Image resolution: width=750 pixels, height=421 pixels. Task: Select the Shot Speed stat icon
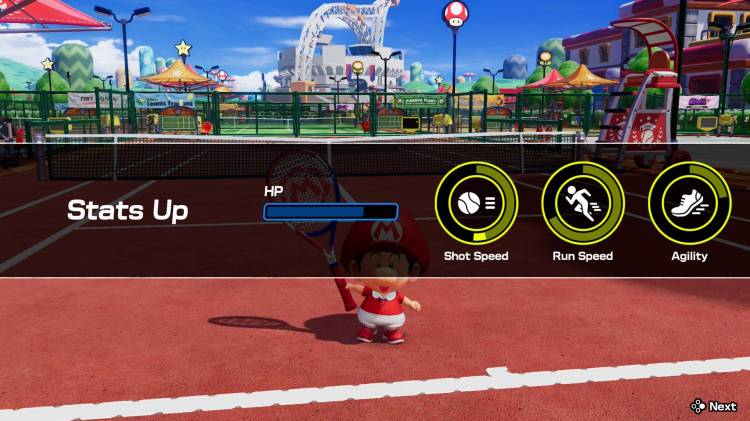pos(476,203)
